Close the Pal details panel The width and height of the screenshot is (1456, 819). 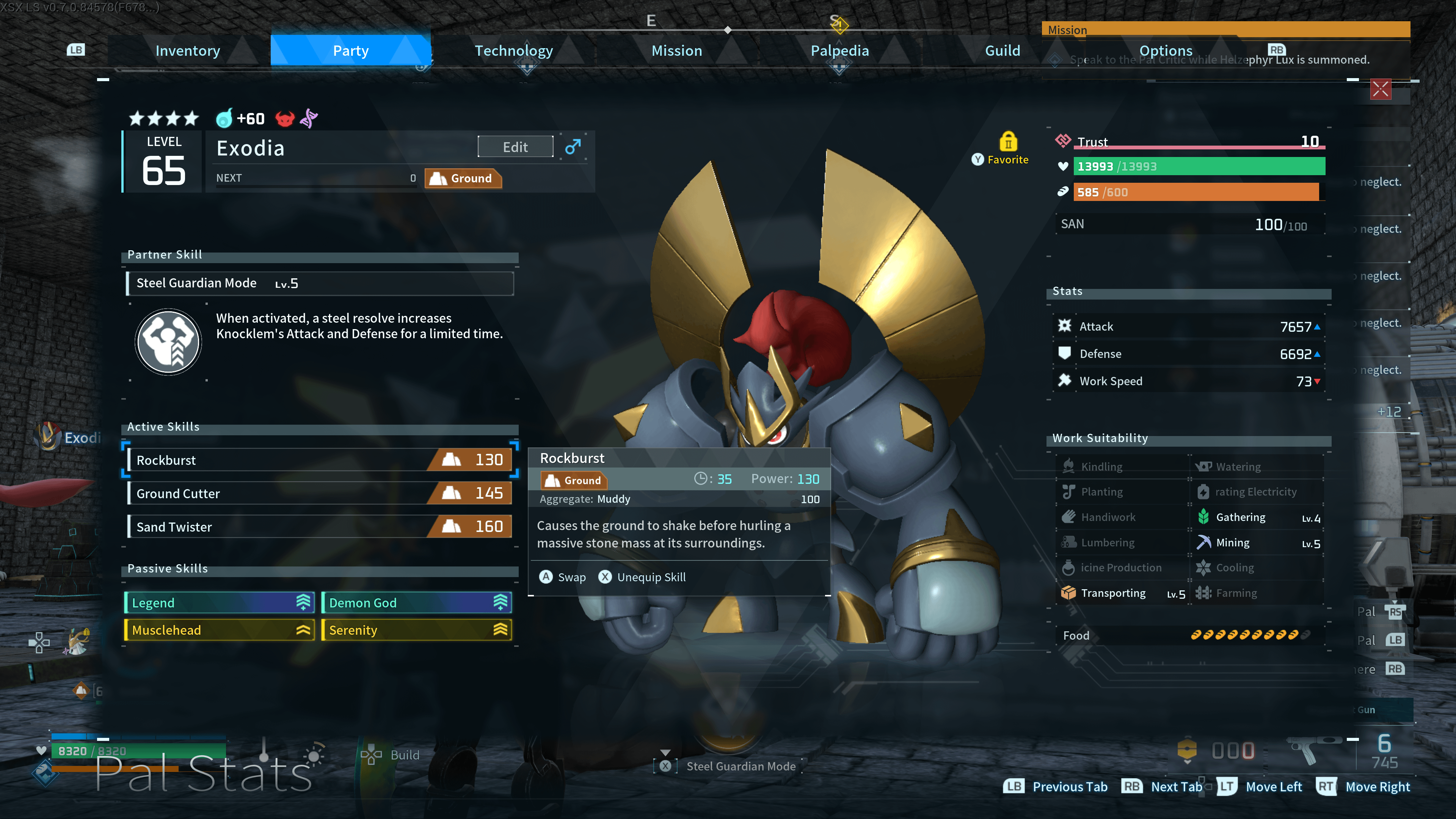pyautogui.click(x=1380, y=89)
